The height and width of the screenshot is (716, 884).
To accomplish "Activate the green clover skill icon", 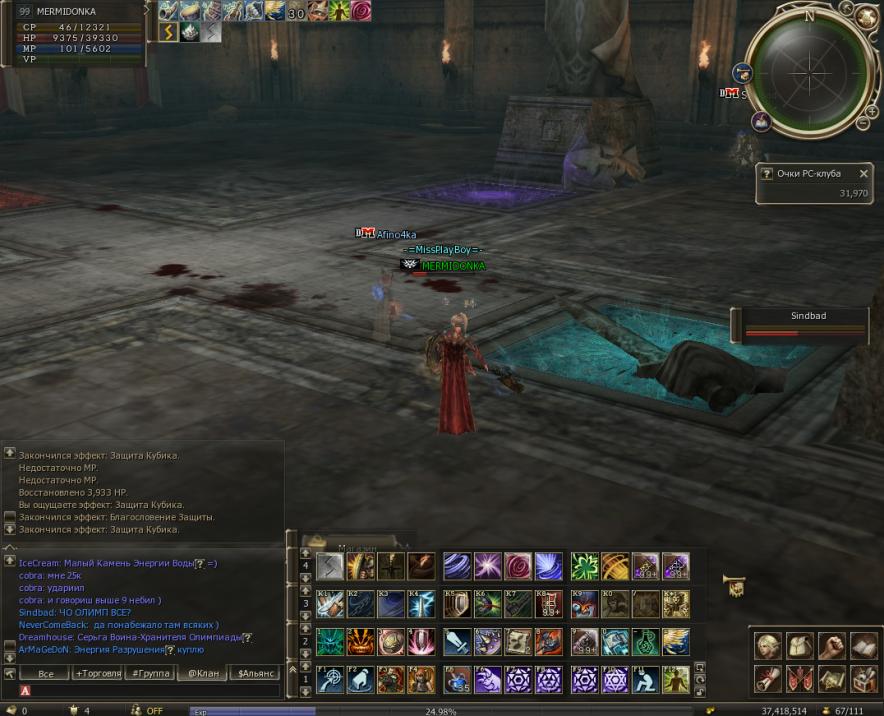I will (x=585, y=566).
